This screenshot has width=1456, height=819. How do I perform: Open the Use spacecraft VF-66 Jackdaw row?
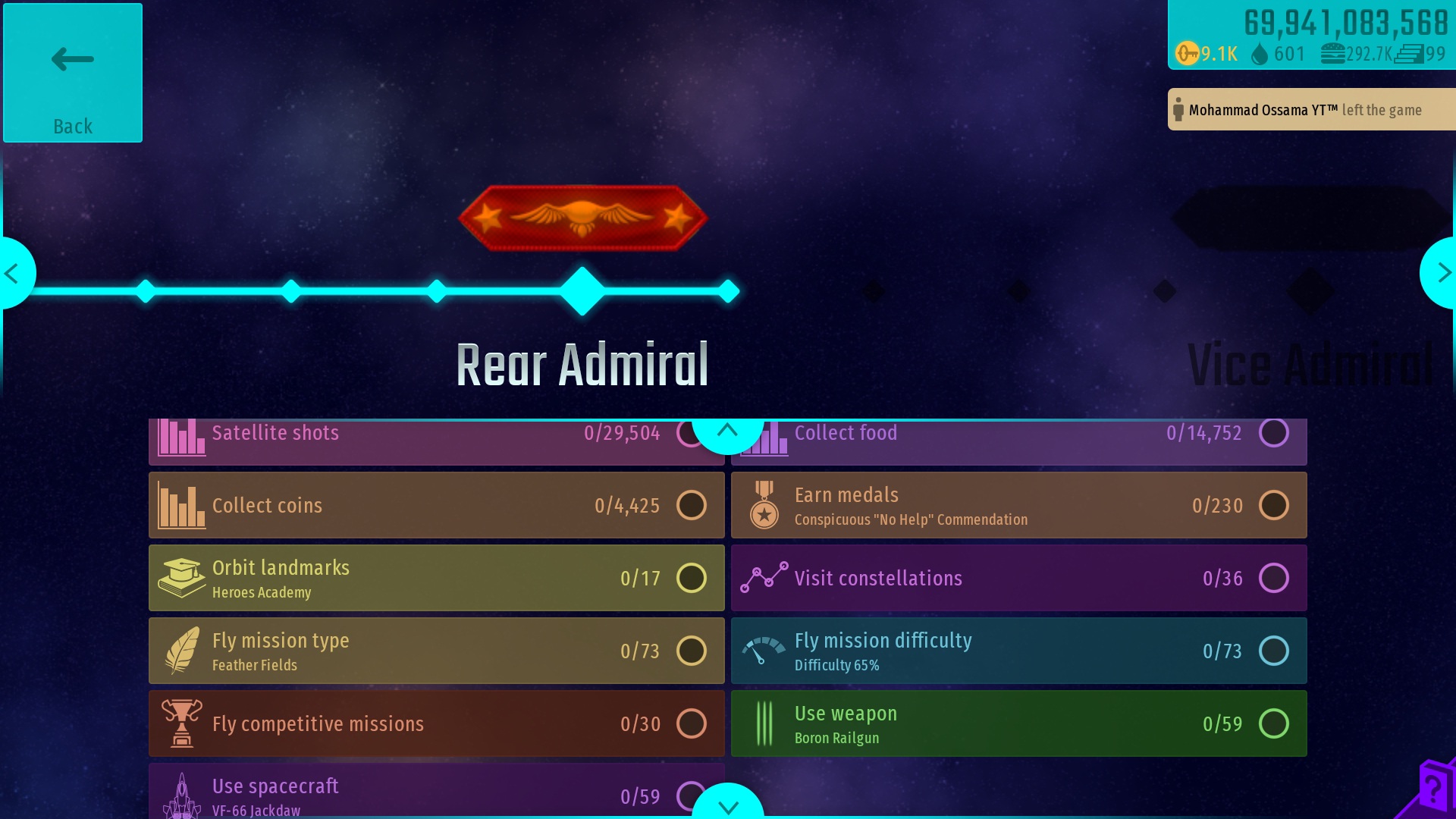425,792
